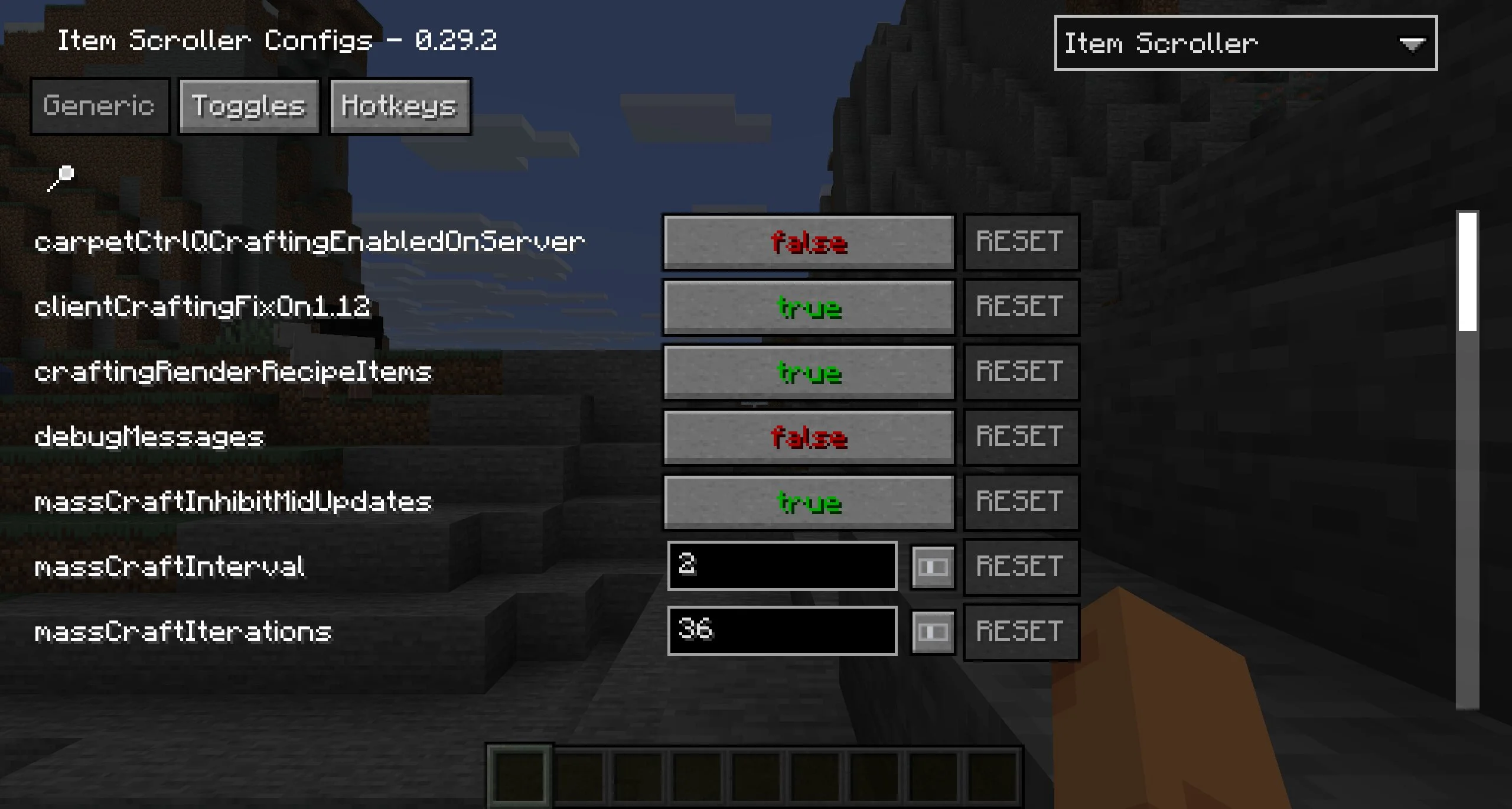The width and height of the screenshot is (1512, 809).
Task: Reset craftingRenderRecipeItems to default
Action: 1021,372
